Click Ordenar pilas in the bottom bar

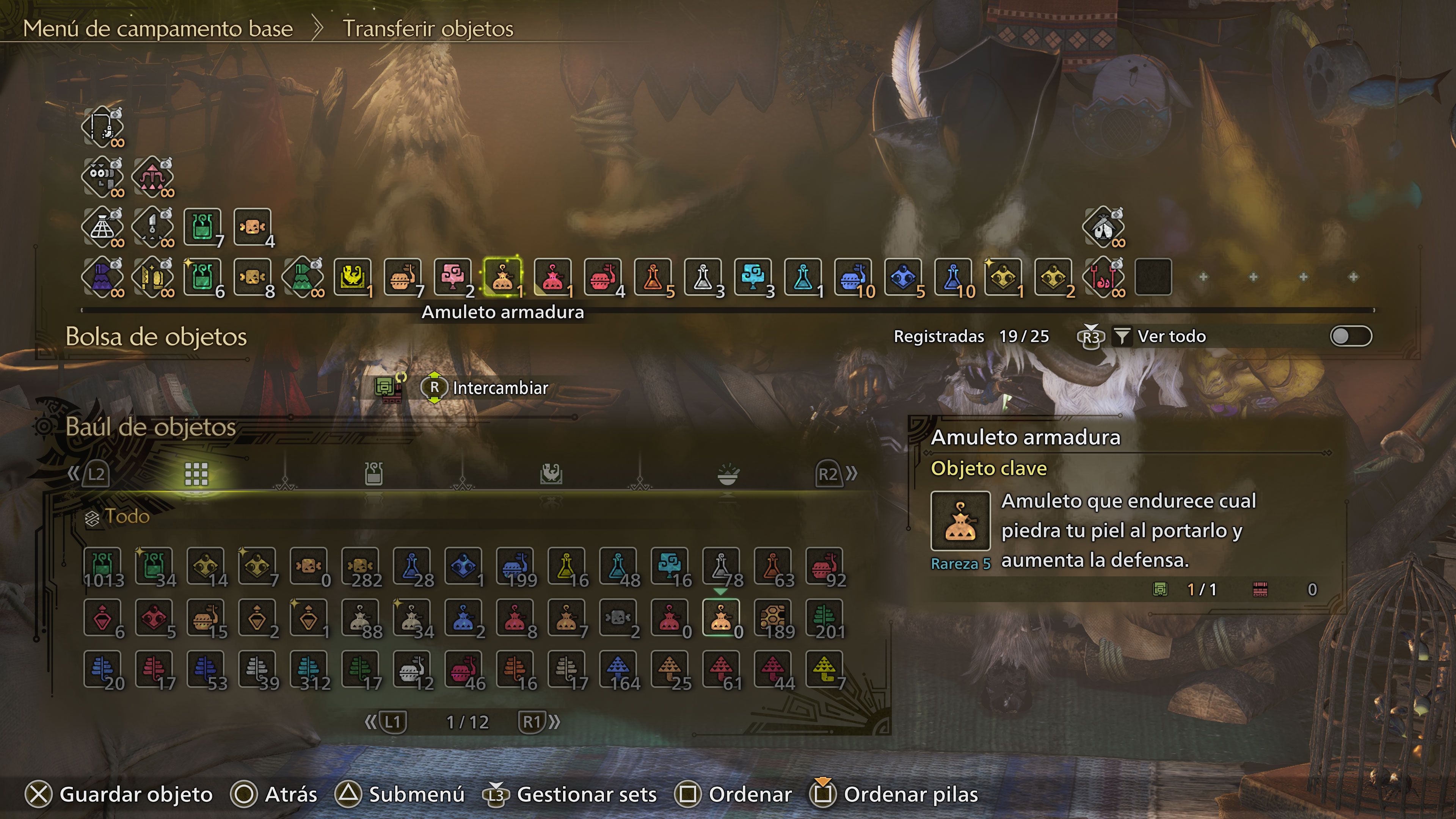point(904,794)
